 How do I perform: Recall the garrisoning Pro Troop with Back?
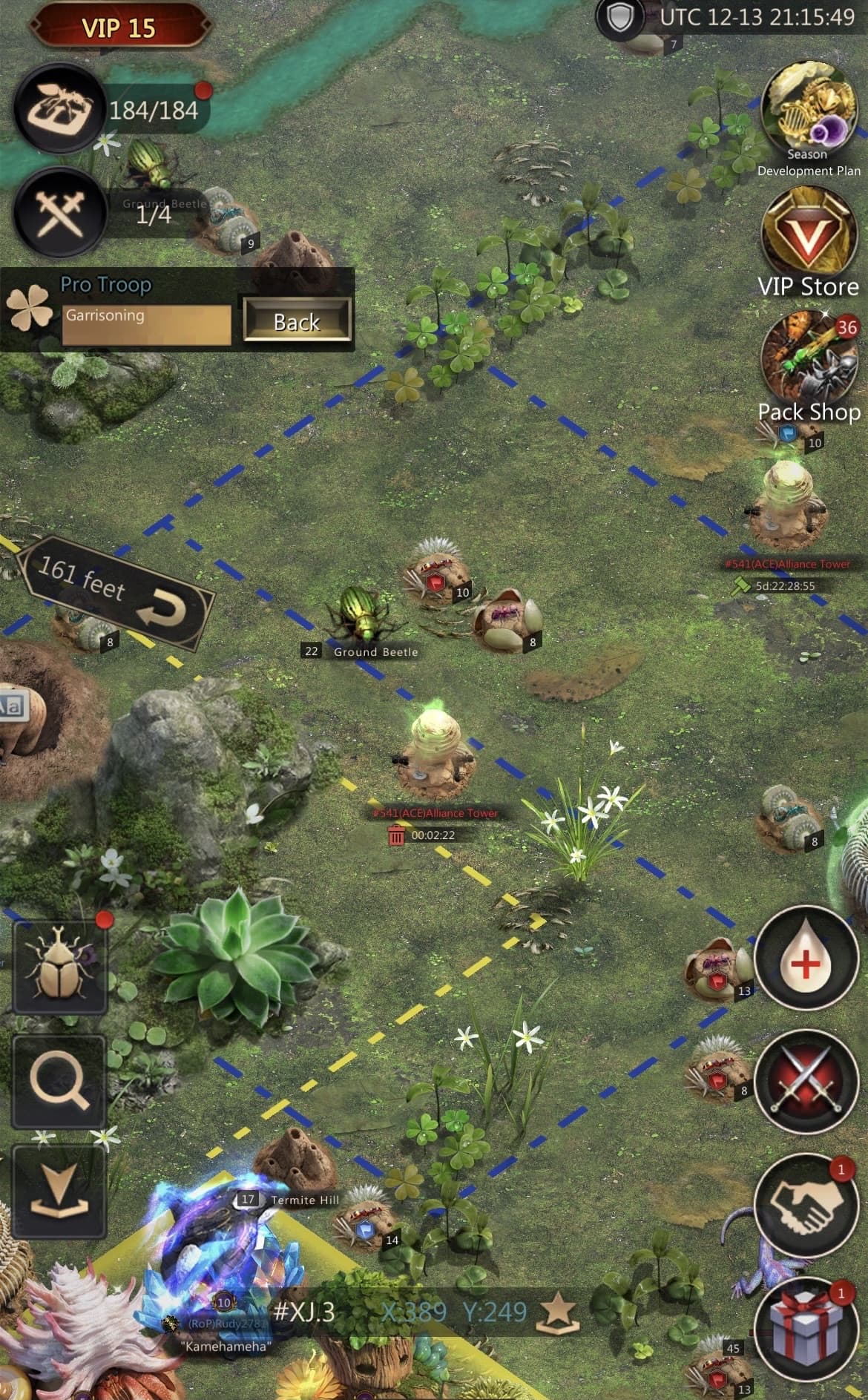[x=297, y=321]
